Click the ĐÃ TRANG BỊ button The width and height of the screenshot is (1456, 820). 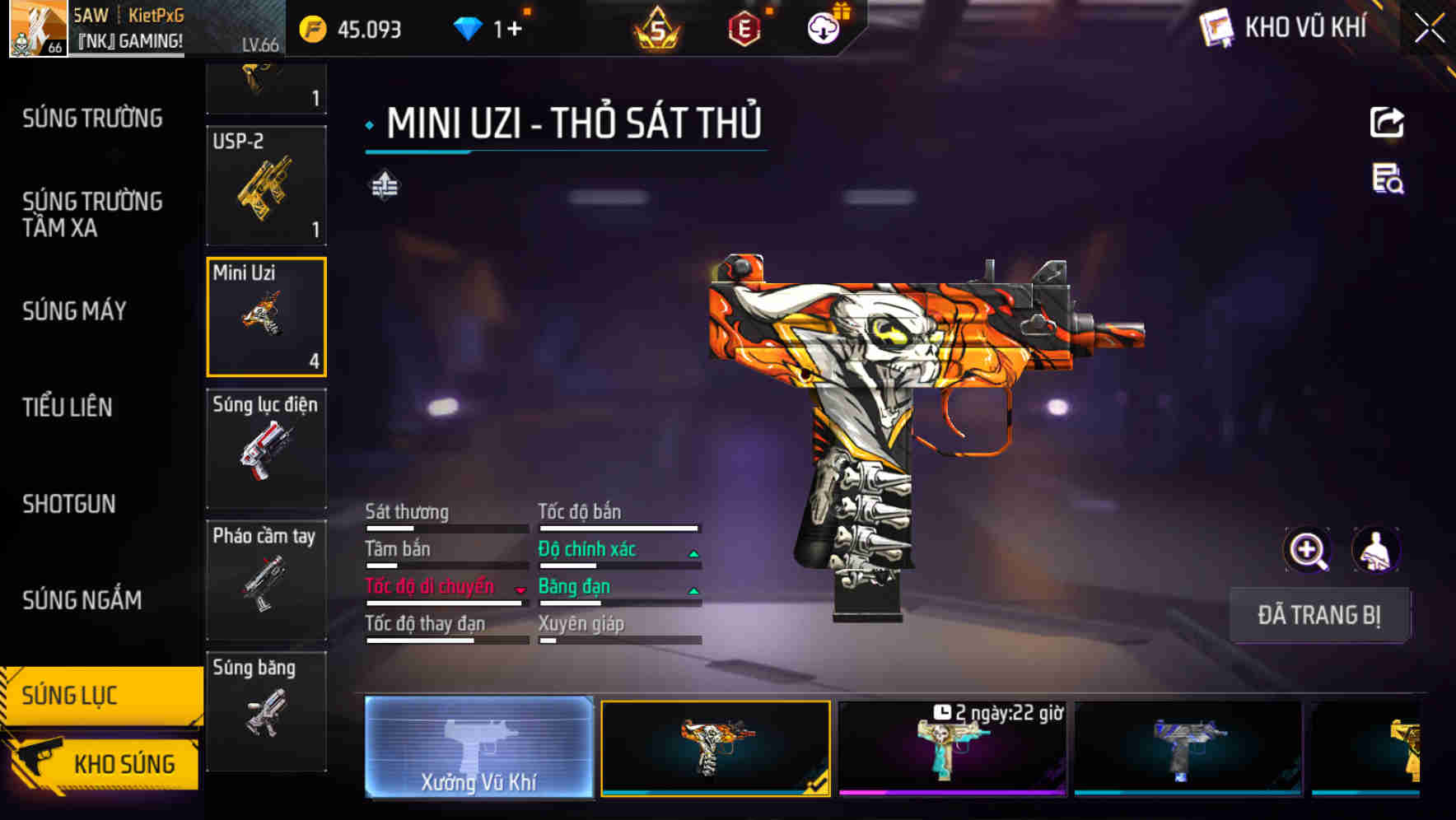coord(1320,614)
